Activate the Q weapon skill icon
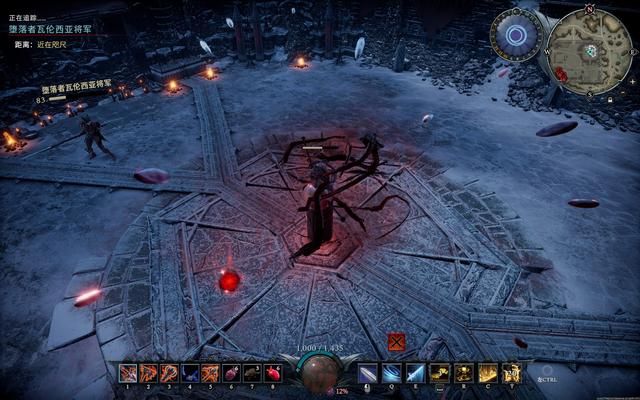 point(391,373)
